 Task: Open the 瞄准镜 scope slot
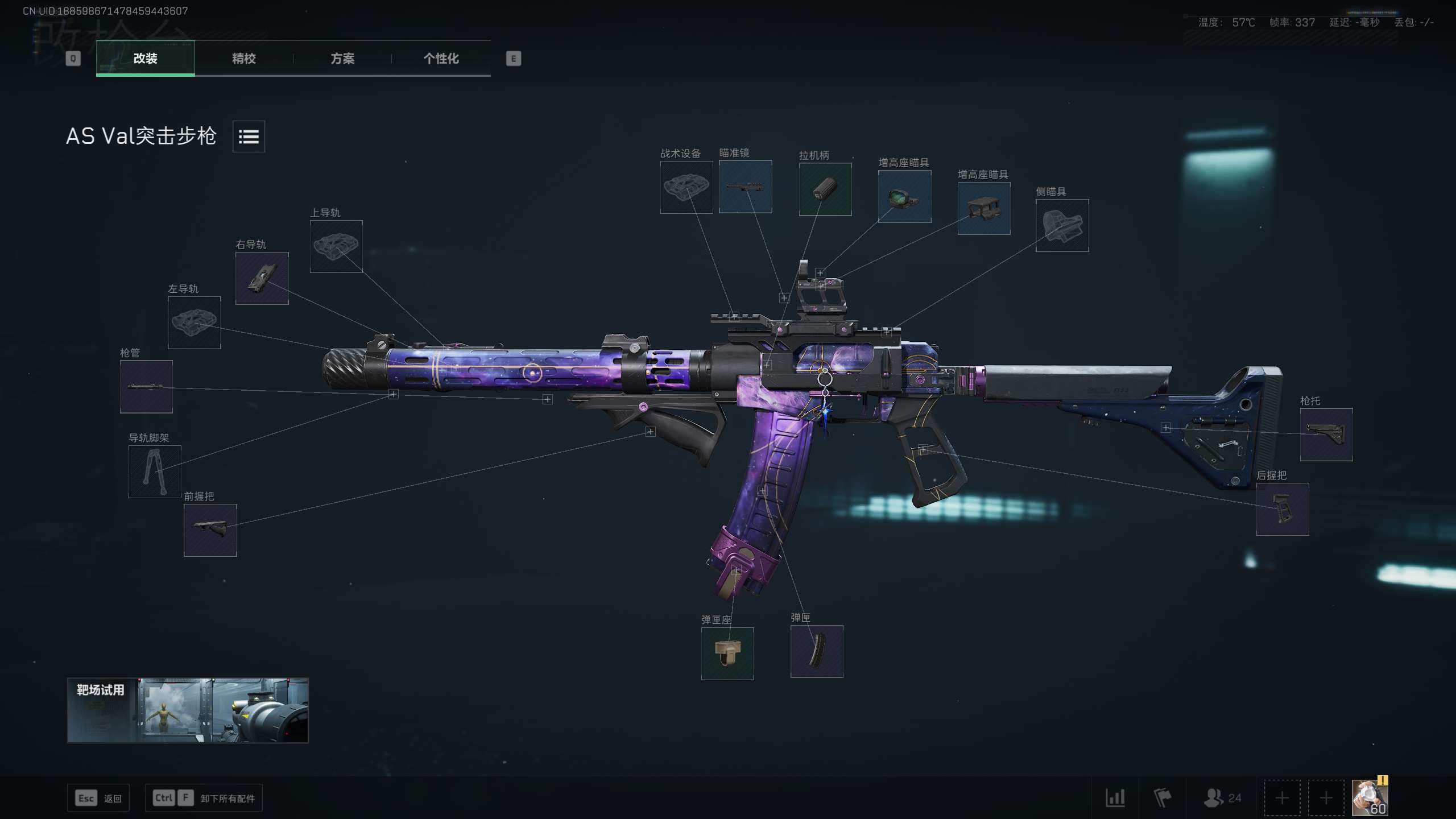[x=745, y=187]
